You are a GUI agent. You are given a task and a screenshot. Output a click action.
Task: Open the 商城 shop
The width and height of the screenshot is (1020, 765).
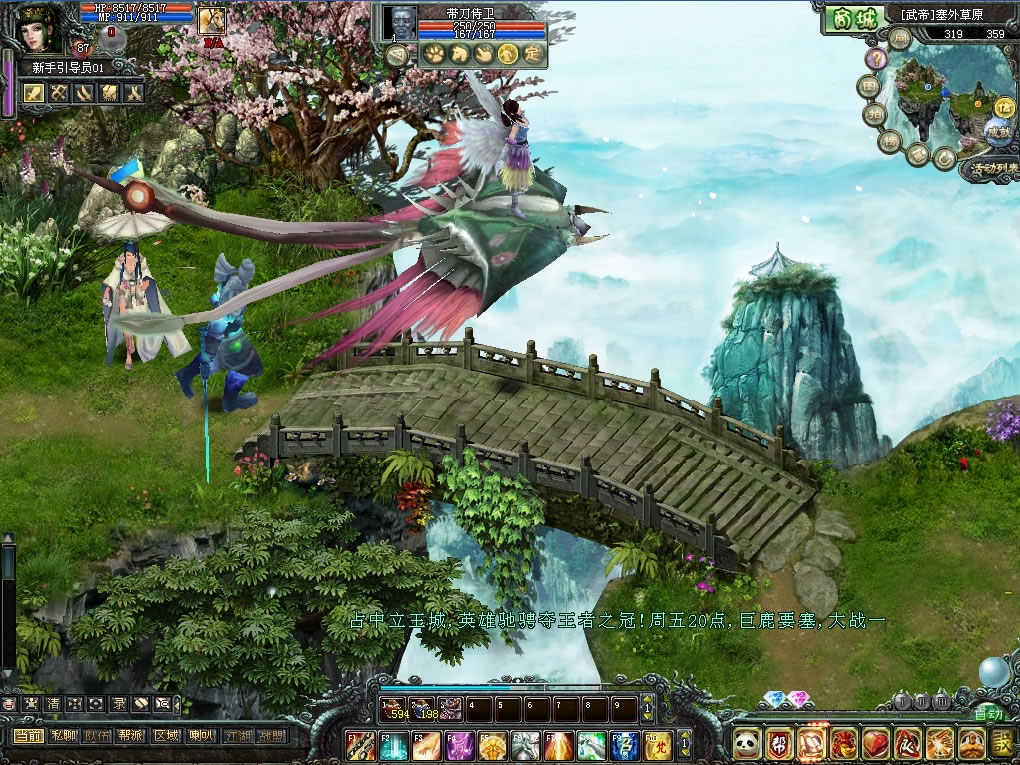(846, 19)
